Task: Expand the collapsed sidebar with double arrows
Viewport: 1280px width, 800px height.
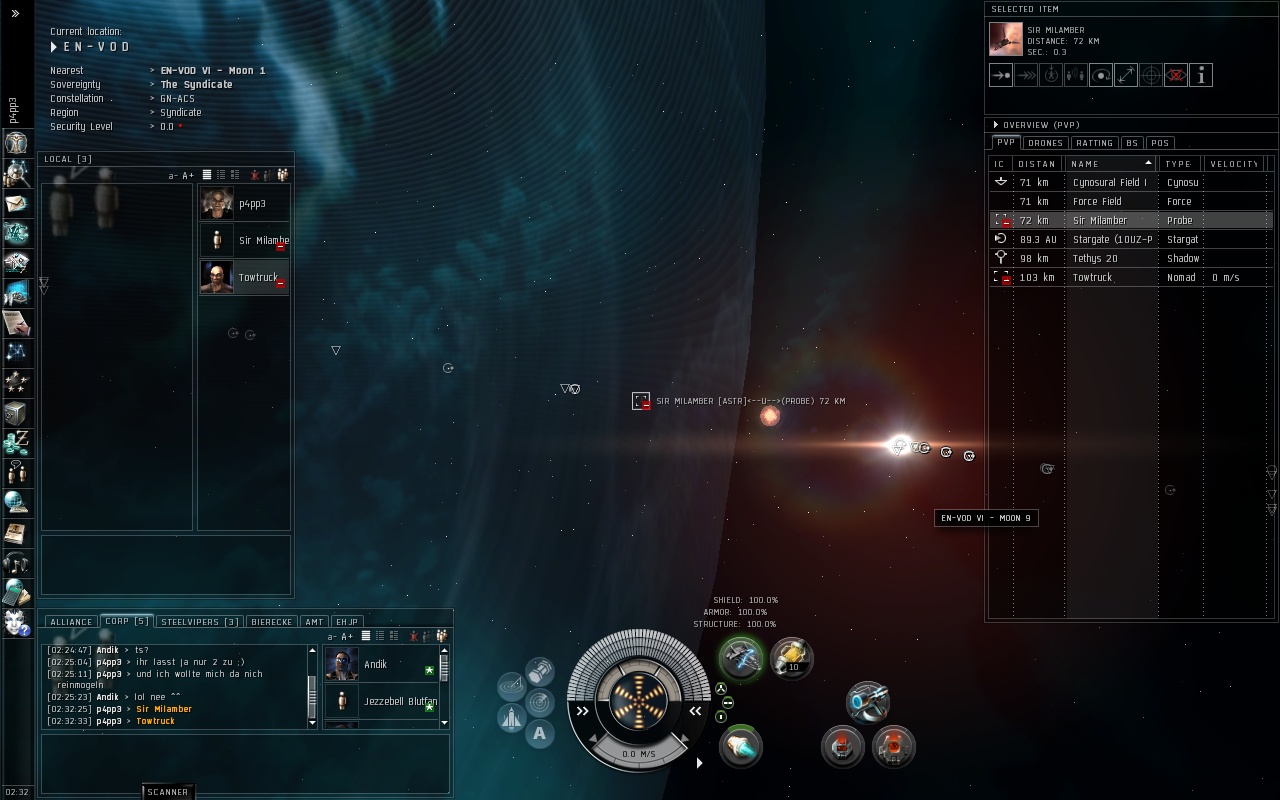Action: pos(15,13)
